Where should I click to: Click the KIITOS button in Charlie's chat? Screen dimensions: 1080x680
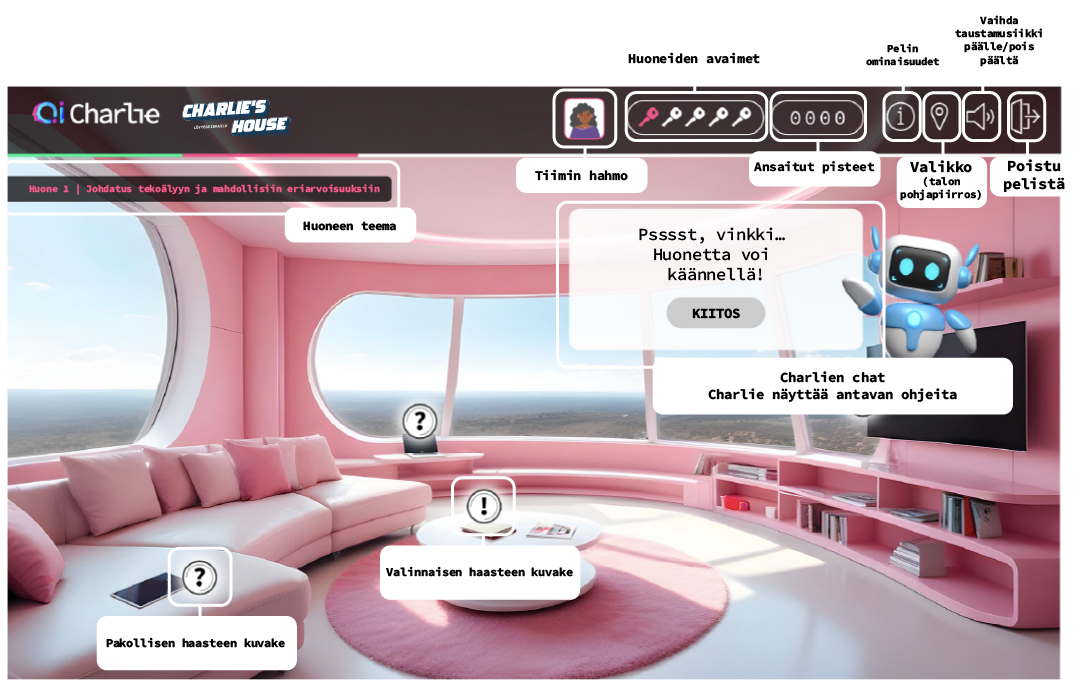[x=716, y=313]
